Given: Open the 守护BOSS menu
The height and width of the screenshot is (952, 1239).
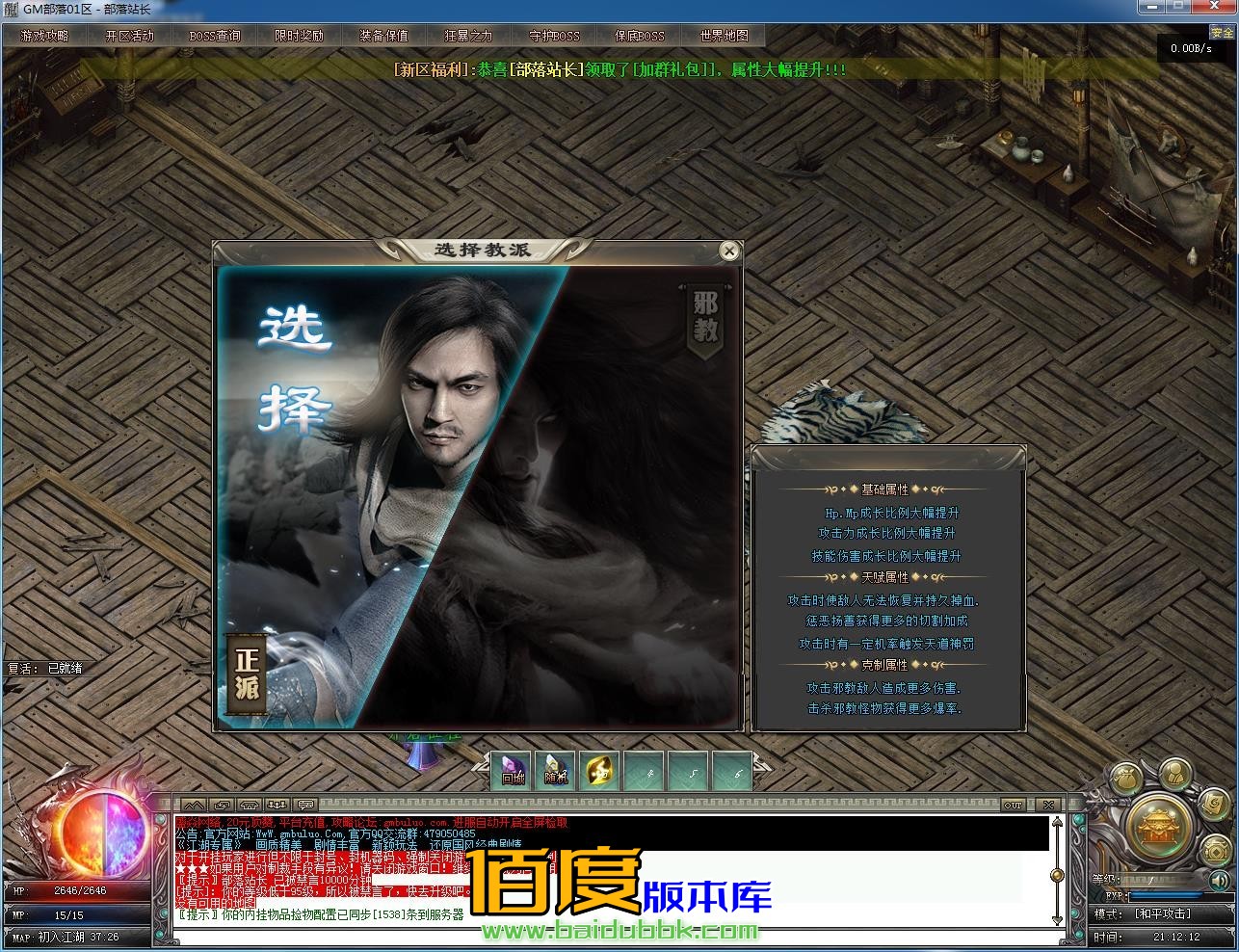Looking at the screenshot, I should click(x=554, y=36).
